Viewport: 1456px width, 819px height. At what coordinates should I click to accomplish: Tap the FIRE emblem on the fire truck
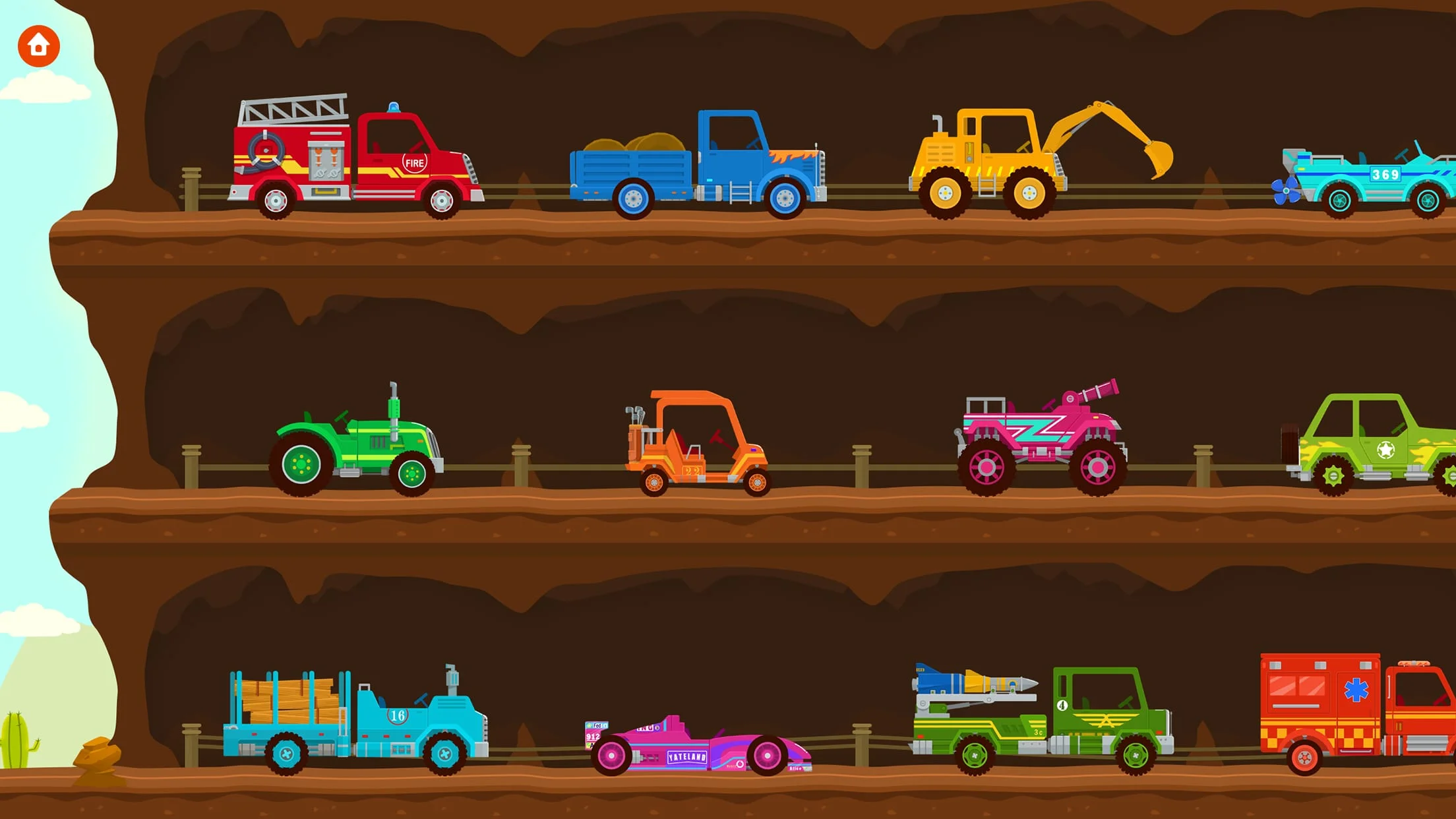[415, 164]
